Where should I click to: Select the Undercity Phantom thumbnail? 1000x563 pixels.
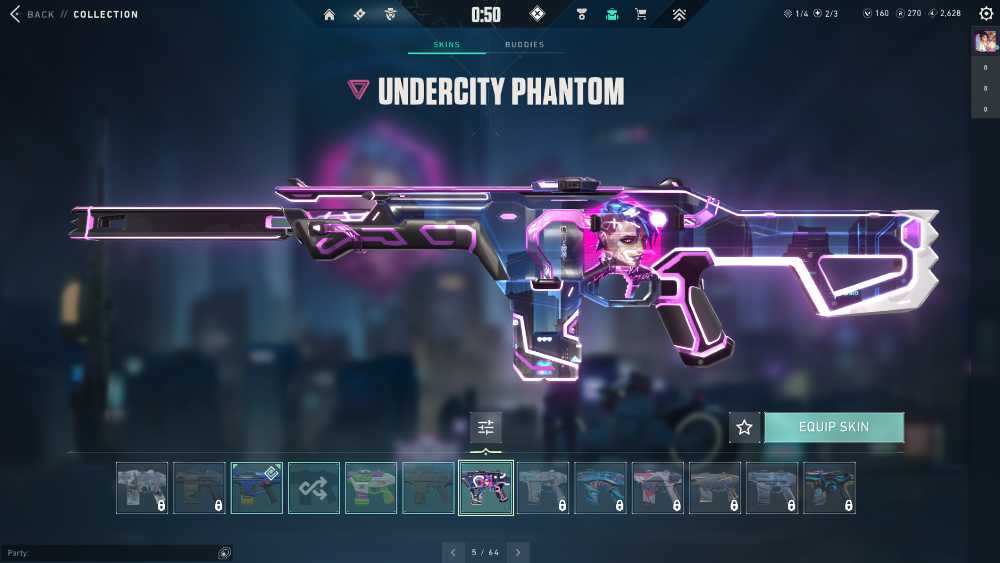point(486,488)
